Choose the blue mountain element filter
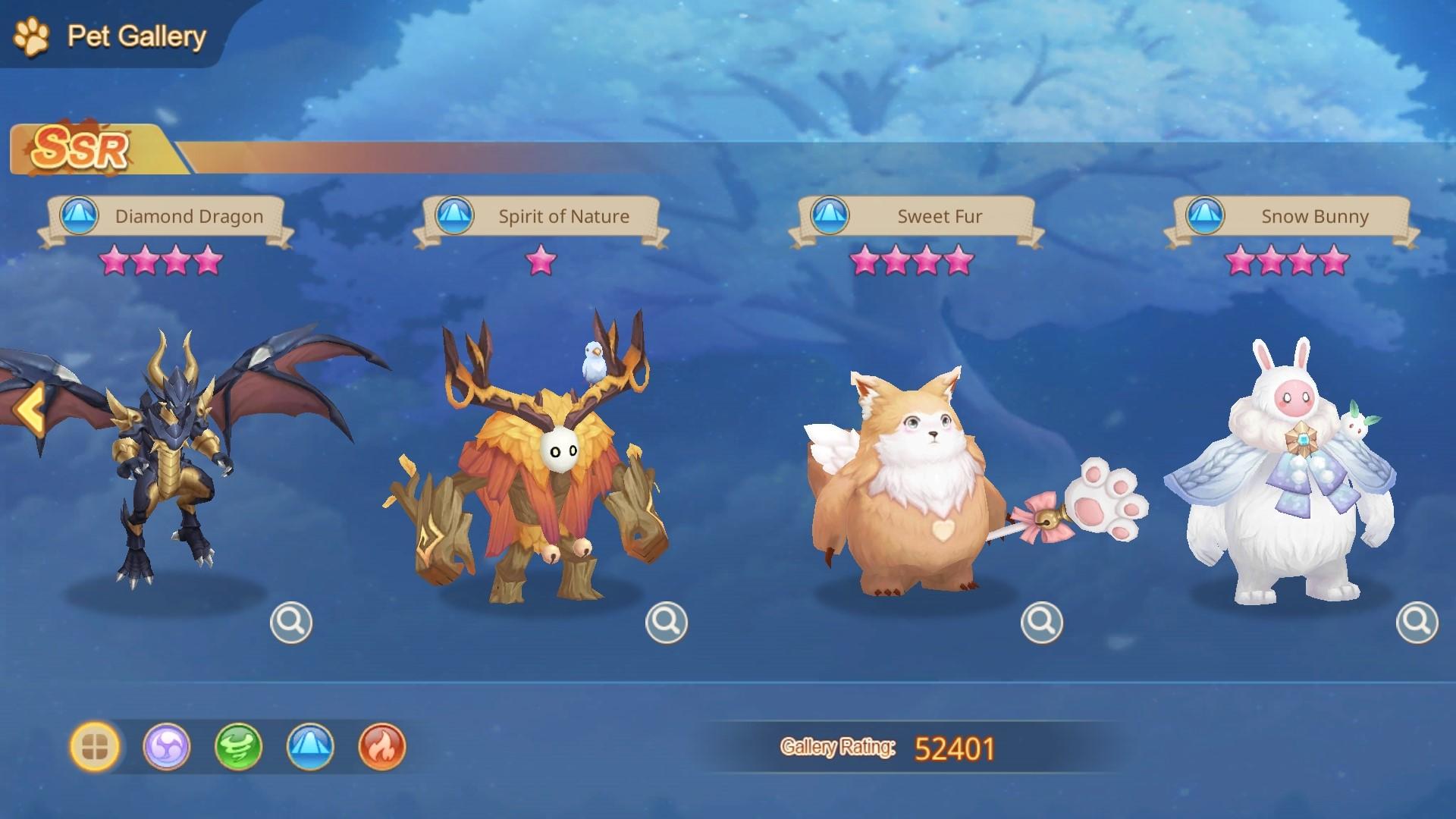Image resolution: width=1456 pixels, height=819 pixels. pos(310,747)
